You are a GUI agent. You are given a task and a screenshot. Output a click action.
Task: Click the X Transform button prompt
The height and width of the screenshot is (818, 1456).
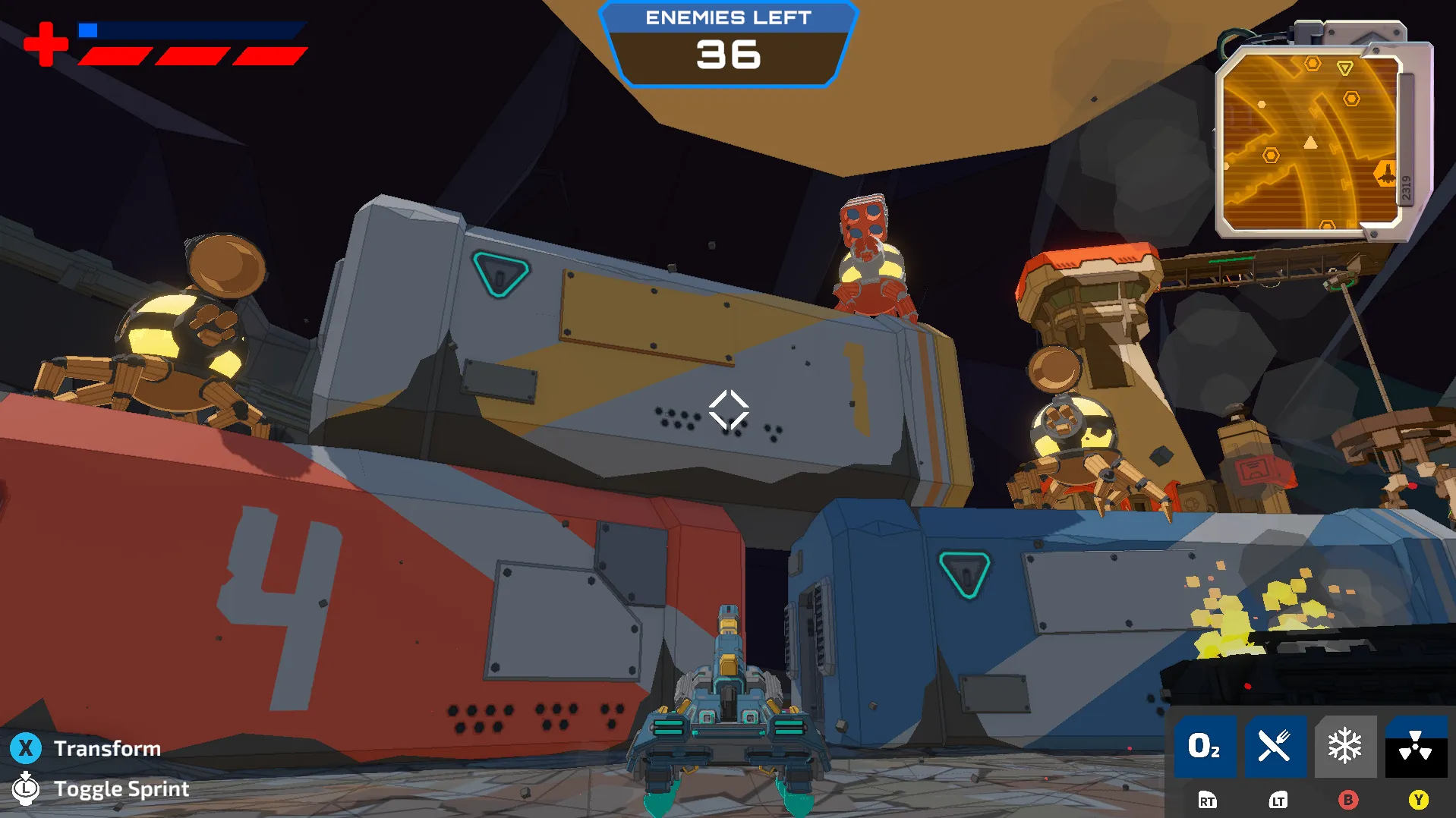tap(27, 748)
